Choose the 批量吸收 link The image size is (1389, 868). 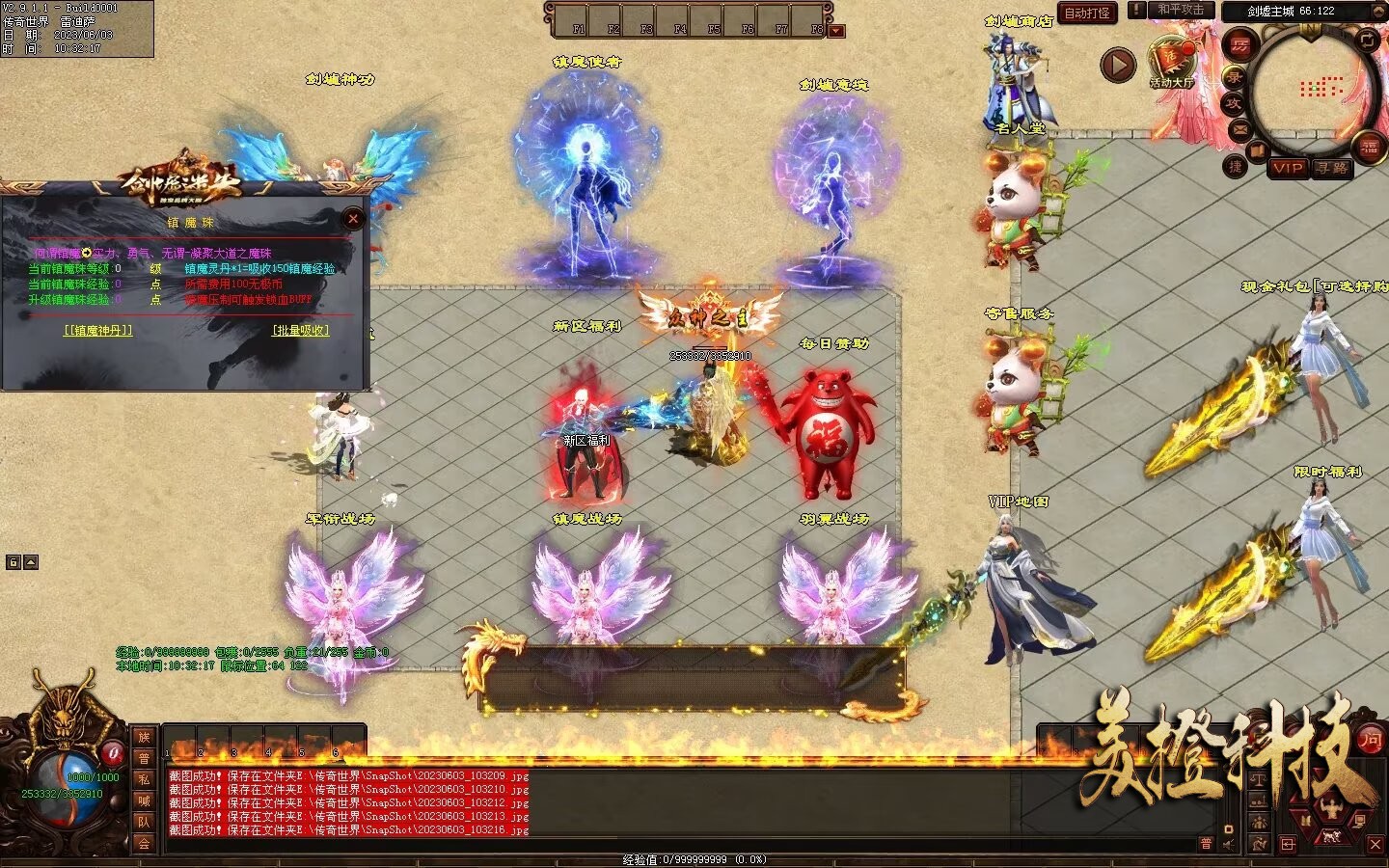point(300,331)
